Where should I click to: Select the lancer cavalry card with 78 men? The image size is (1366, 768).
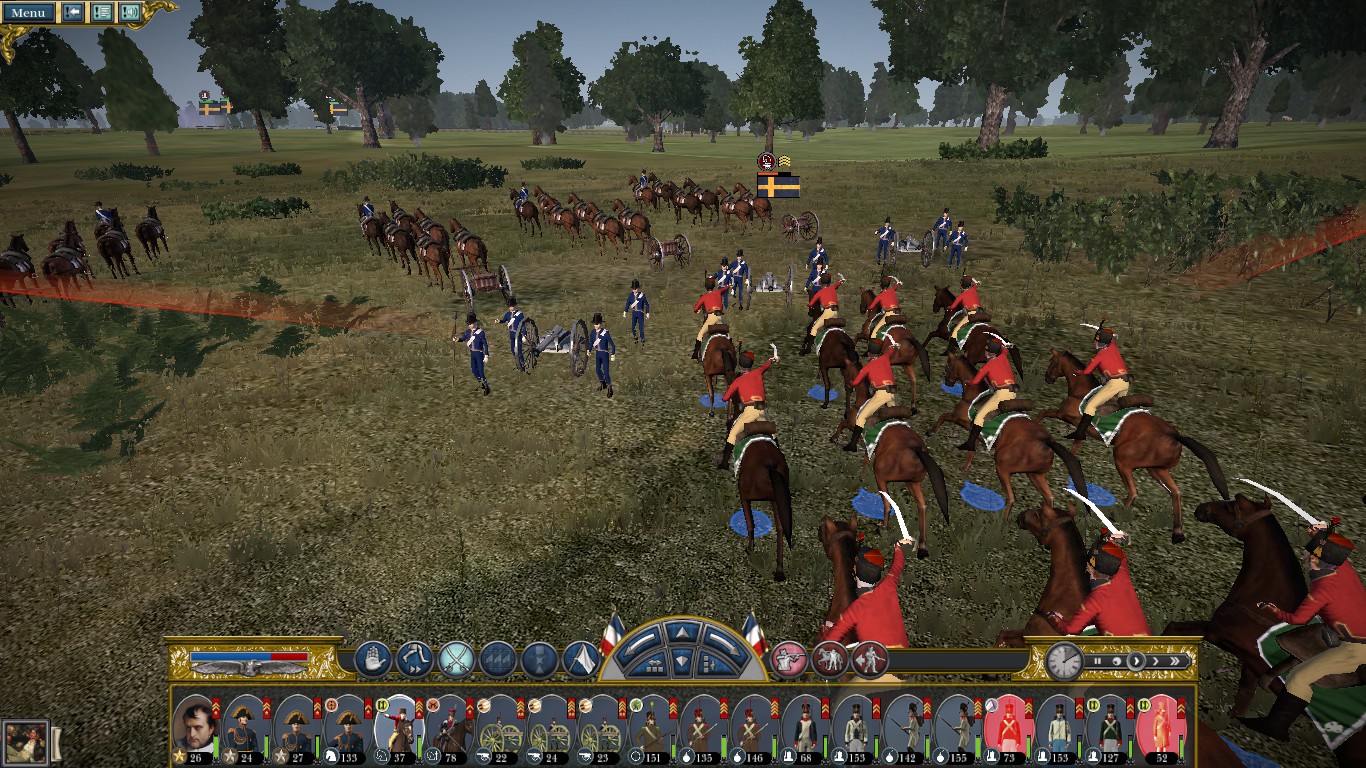point(448,725)
